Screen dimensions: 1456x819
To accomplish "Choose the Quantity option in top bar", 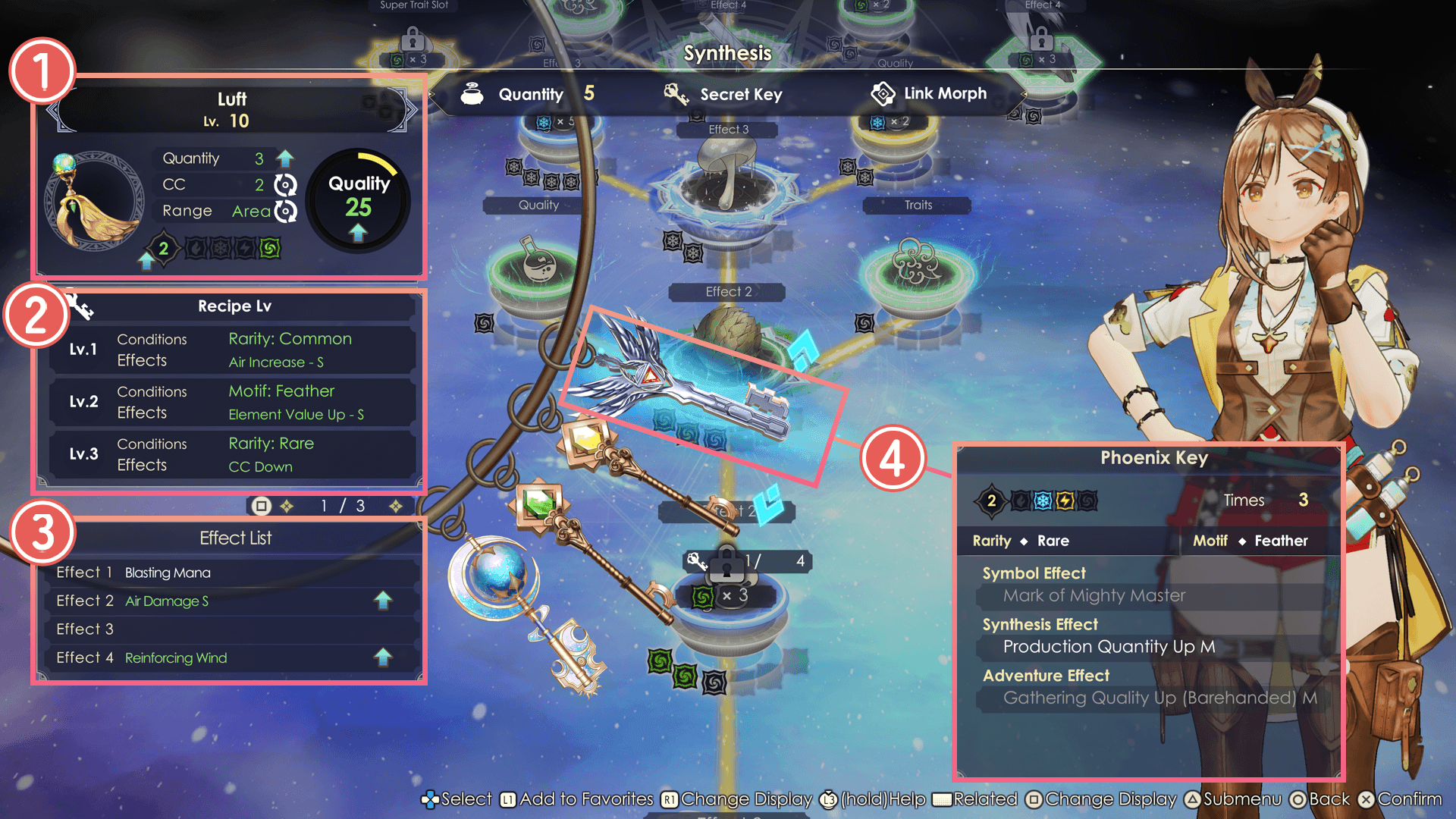I will pyautogui.click(x=529, y=95).
